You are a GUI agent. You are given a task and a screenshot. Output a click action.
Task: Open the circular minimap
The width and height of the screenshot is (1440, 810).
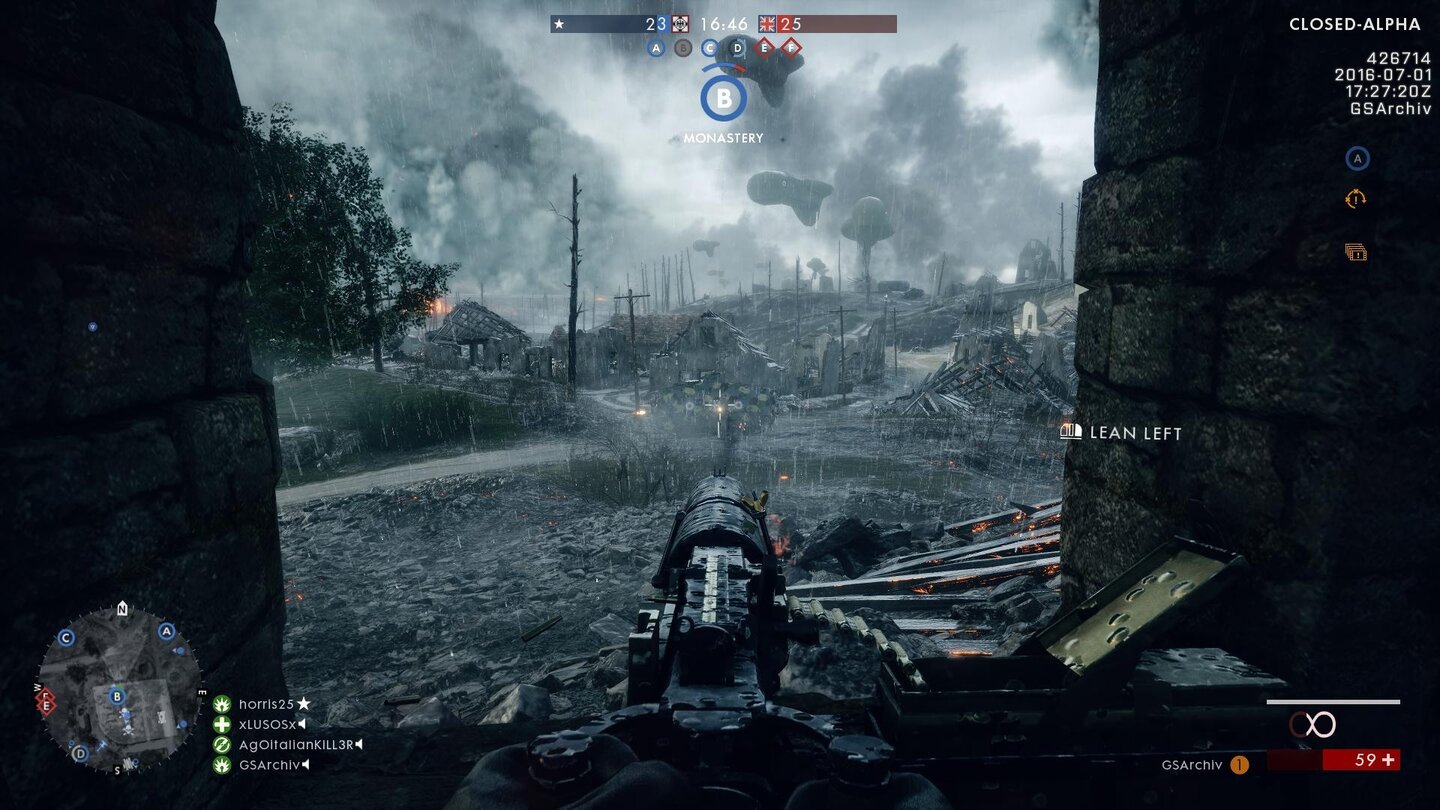[x=119, y=688]
